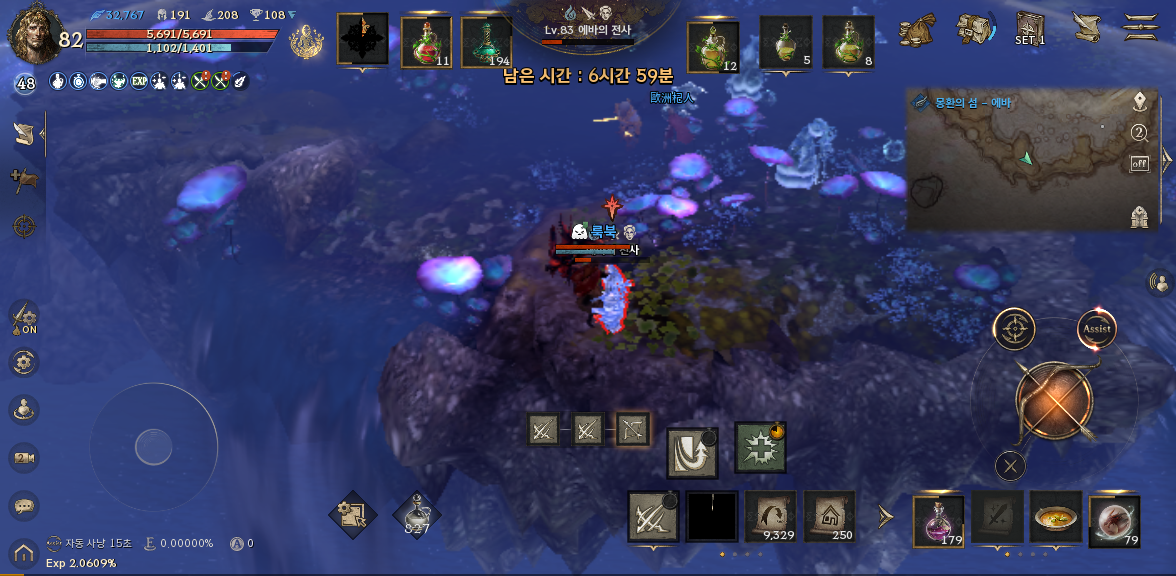Eat the soup bowl food item
This screenshot has height=576, width=1176.
[x=1056, y=518]
